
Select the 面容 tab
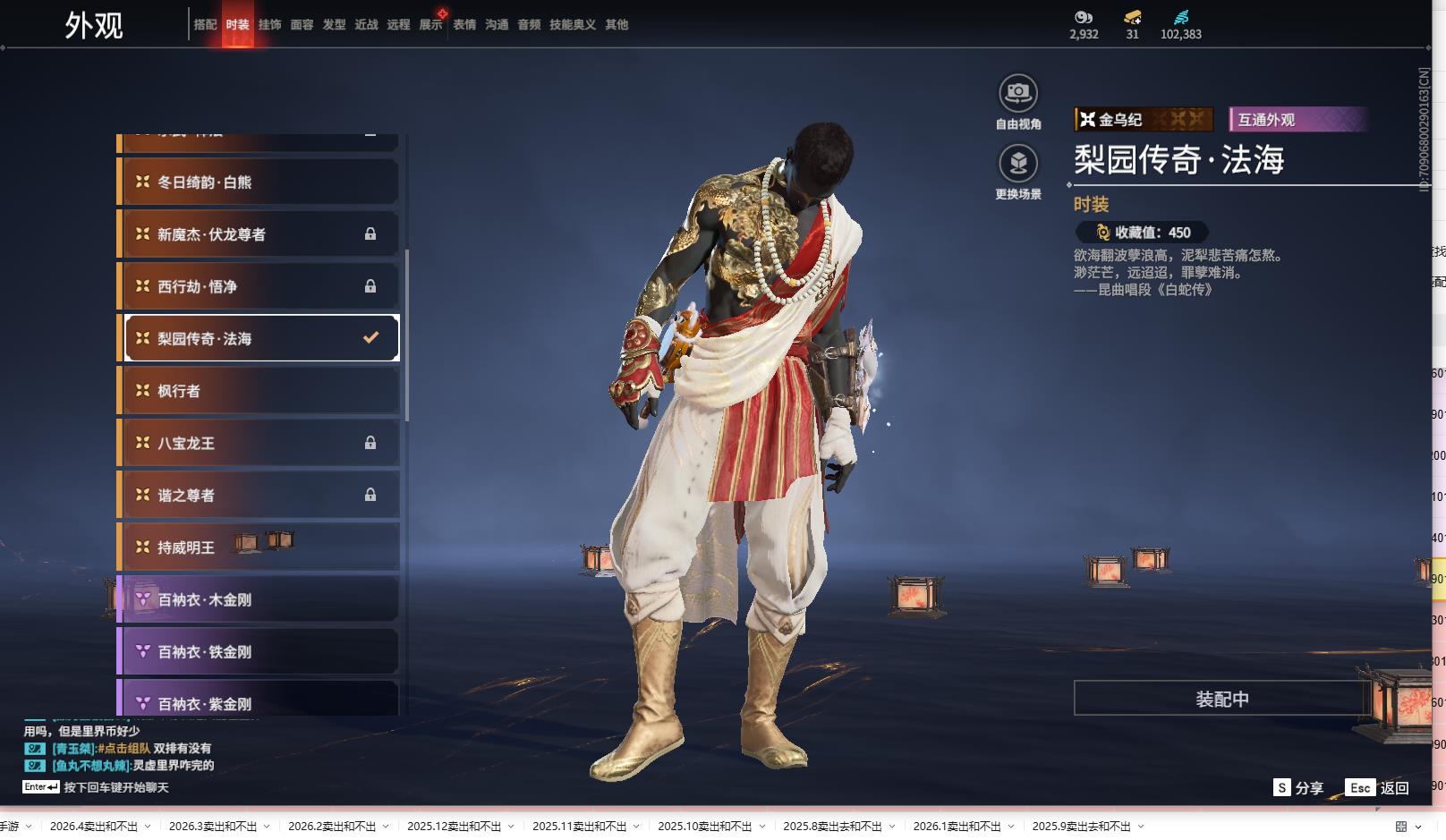(x=302, y=24)
